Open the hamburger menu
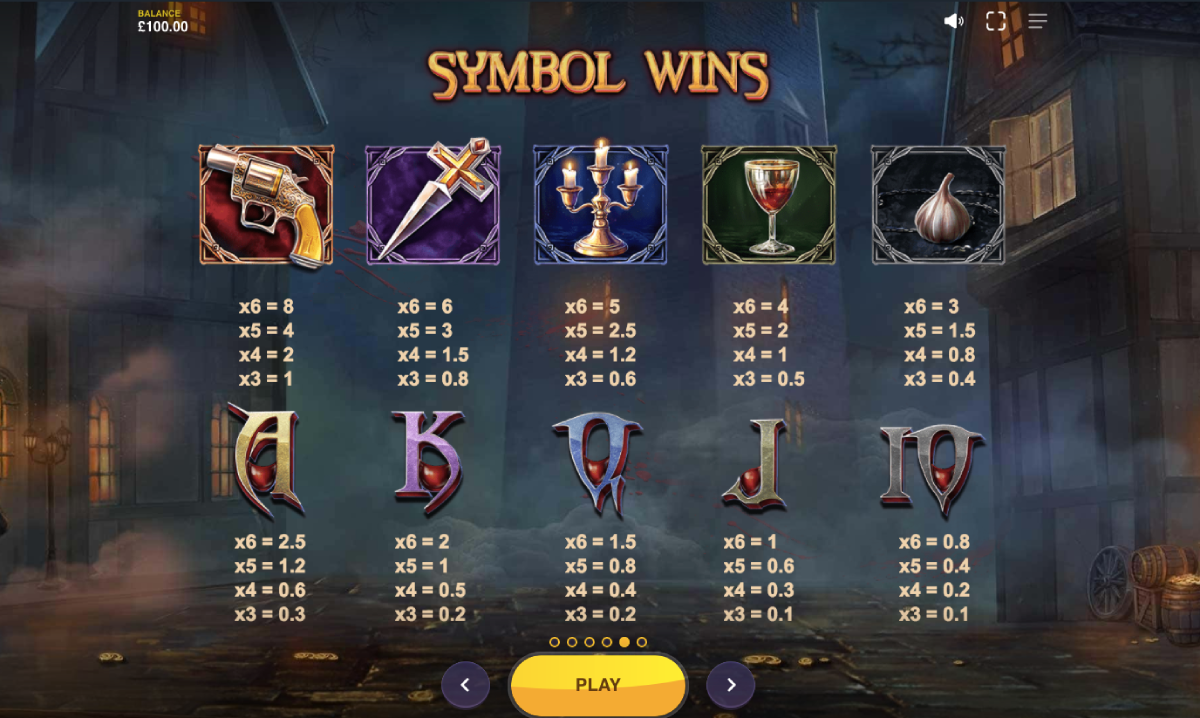Screen dimensions: 1200x718 pyautogui.click(x=1037, y=21)
